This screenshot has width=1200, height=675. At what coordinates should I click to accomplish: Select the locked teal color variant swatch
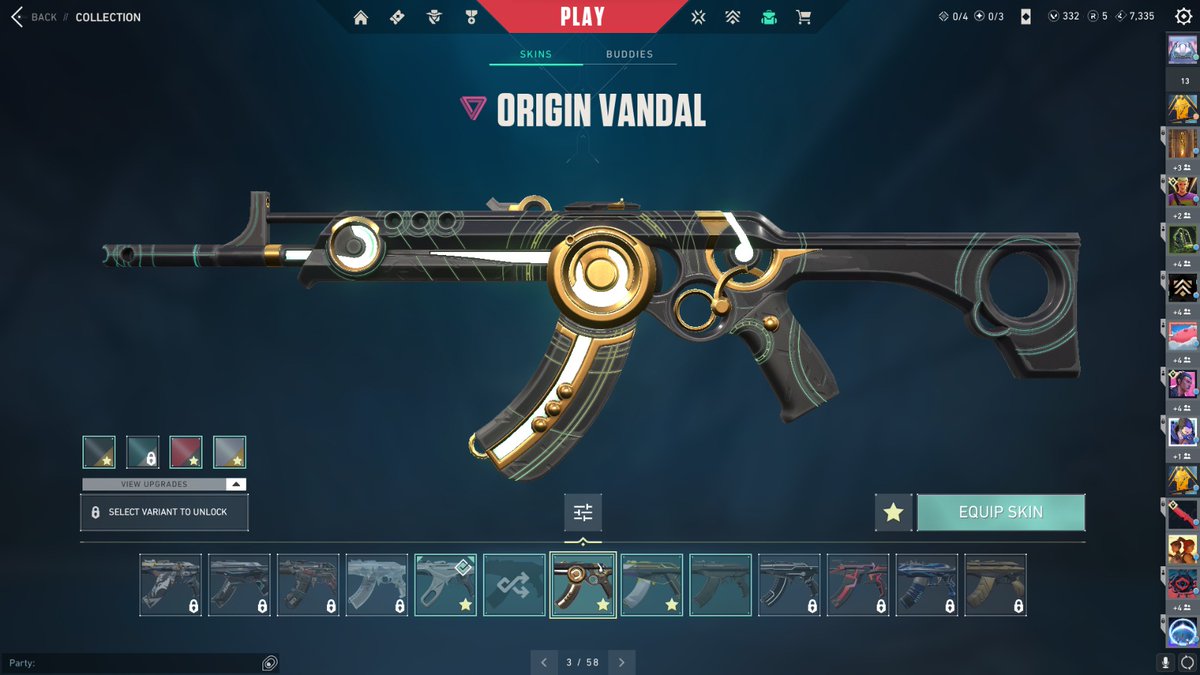point(142,452)
